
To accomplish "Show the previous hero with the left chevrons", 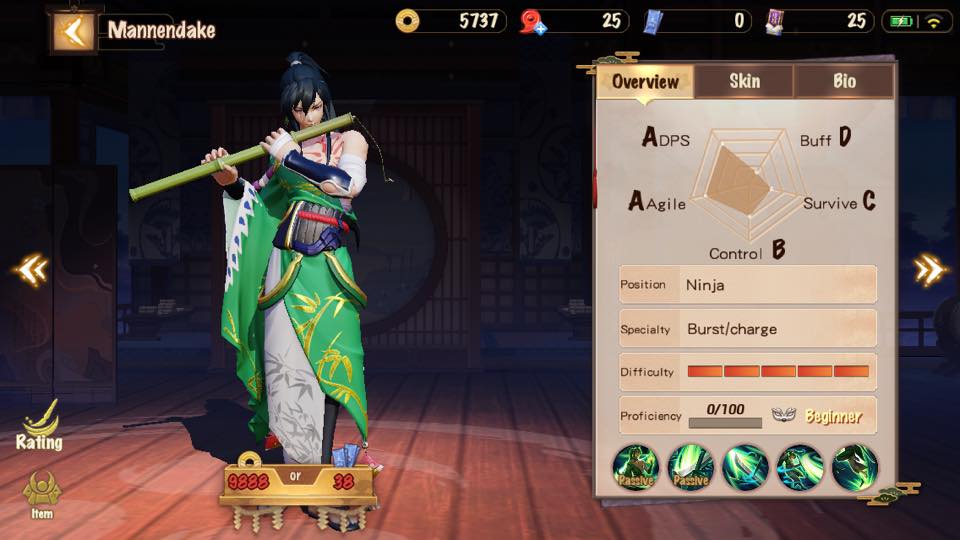I will [30, 269].
